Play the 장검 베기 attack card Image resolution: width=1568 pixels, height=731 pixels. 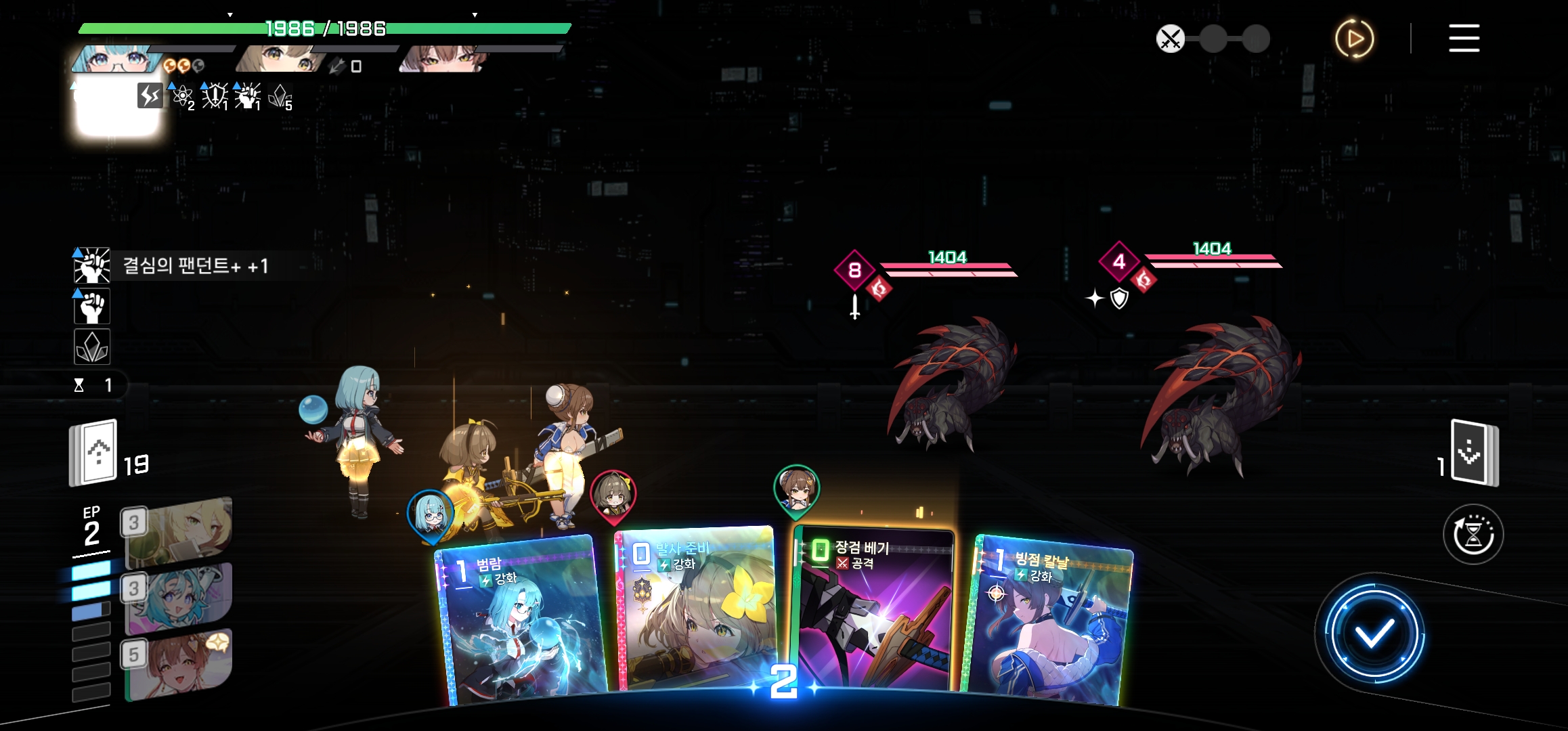tap(873, 609)
